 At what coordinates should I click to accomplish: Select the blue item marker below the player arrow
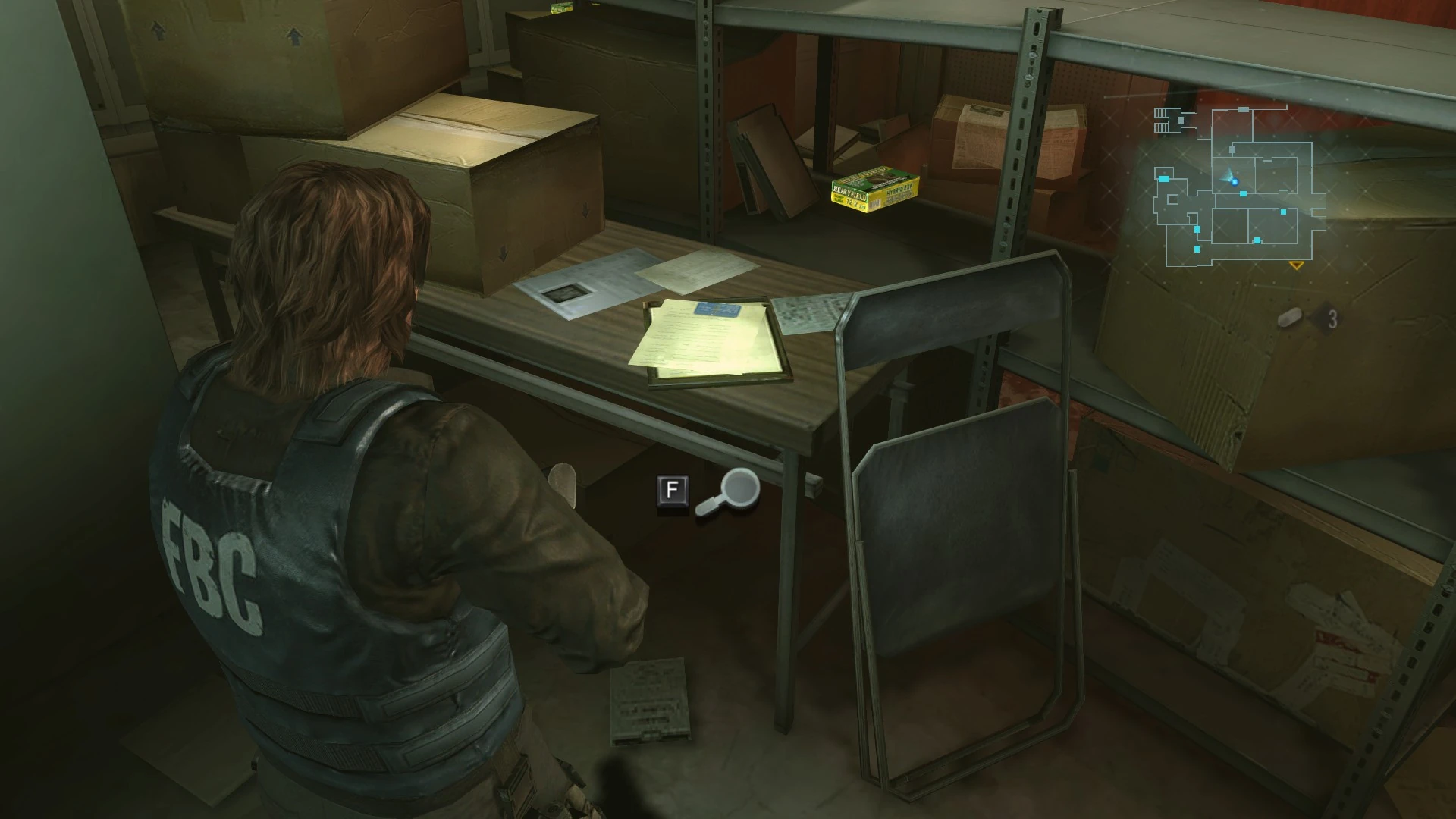(1243, 193)
